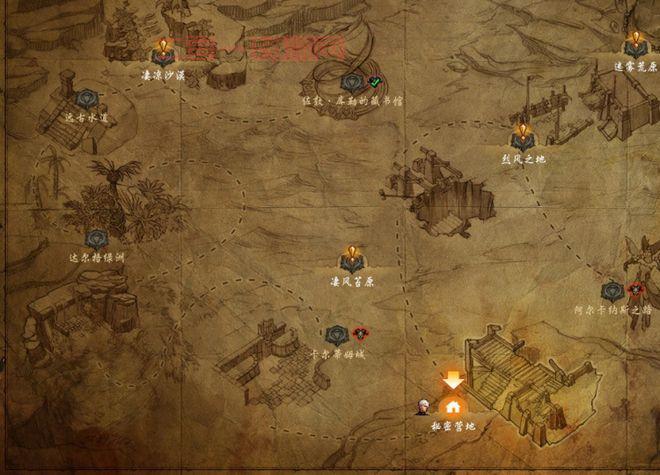Go to the 凄风苔原 waypoint
The image size is (660, 475).
351,259
